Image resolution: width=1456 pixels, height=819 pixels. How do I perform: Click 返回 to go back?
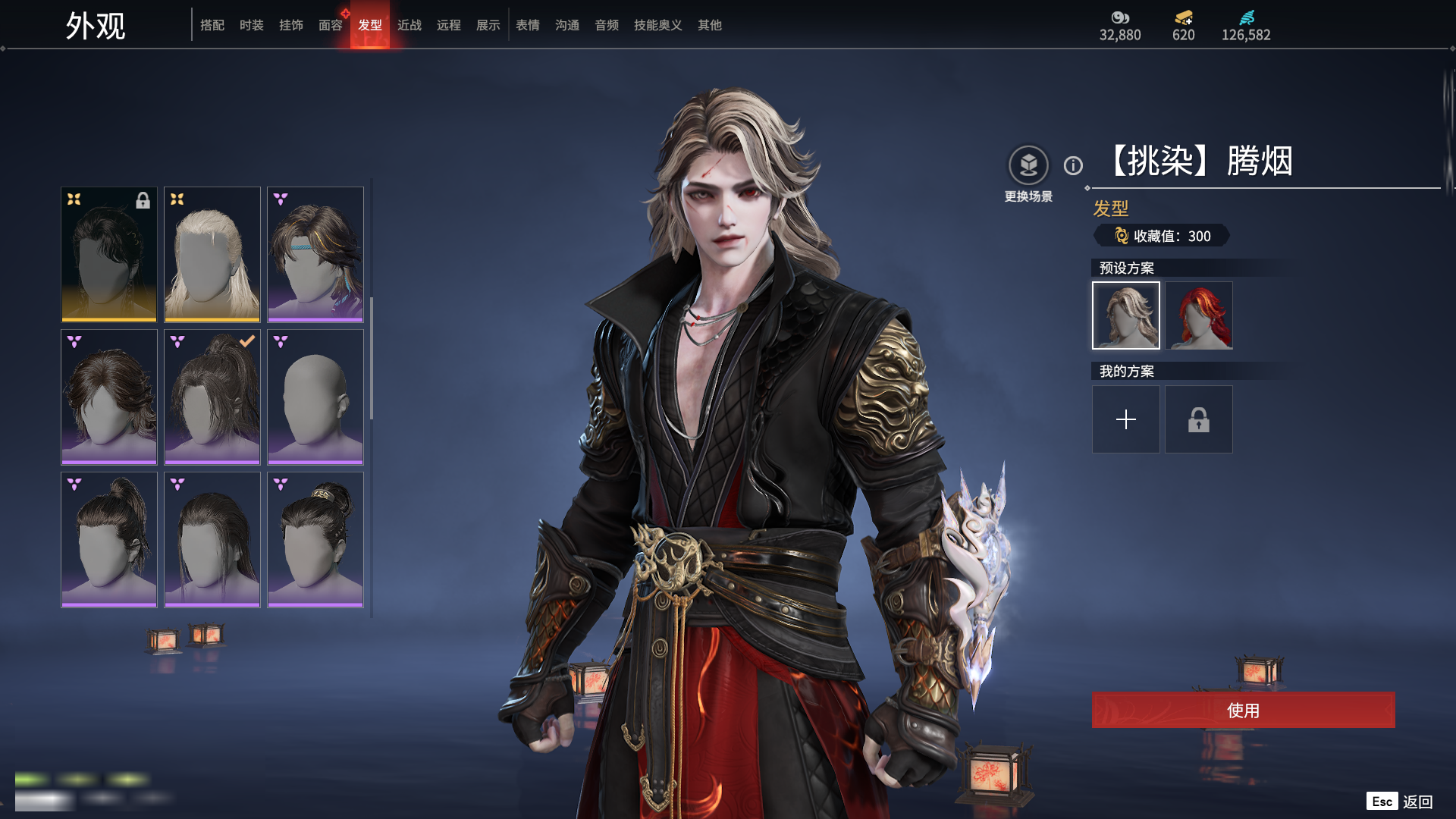(x=1417, y=802)
